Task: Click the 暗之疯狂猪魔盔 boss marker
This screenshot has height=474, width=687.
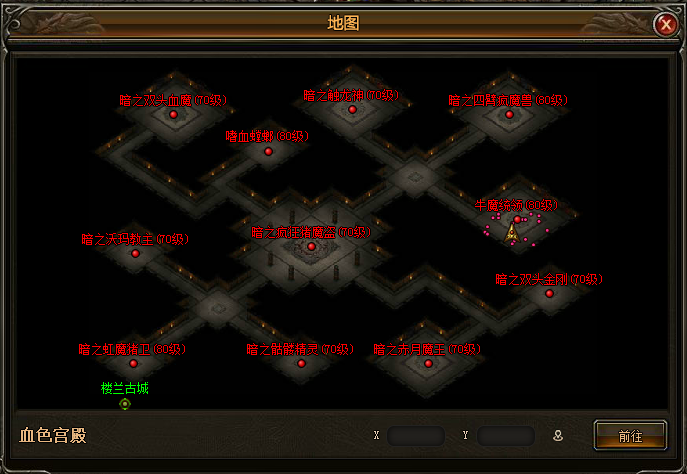Action: 311,246
